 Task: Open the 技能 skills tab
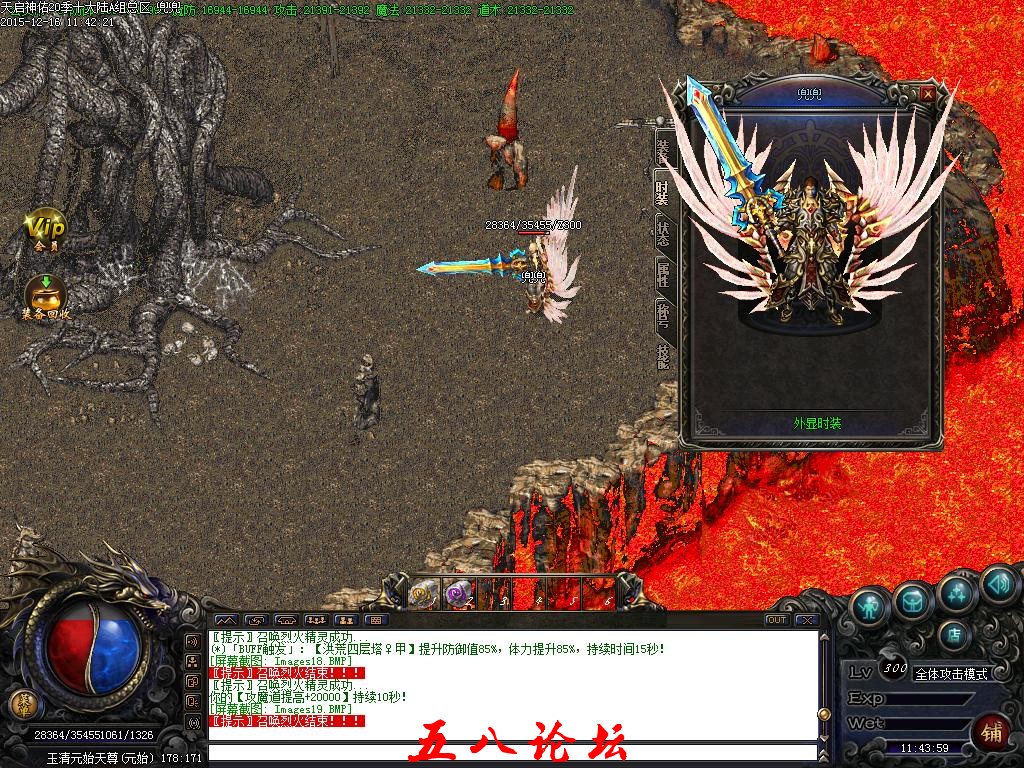[x=664, y=355]
